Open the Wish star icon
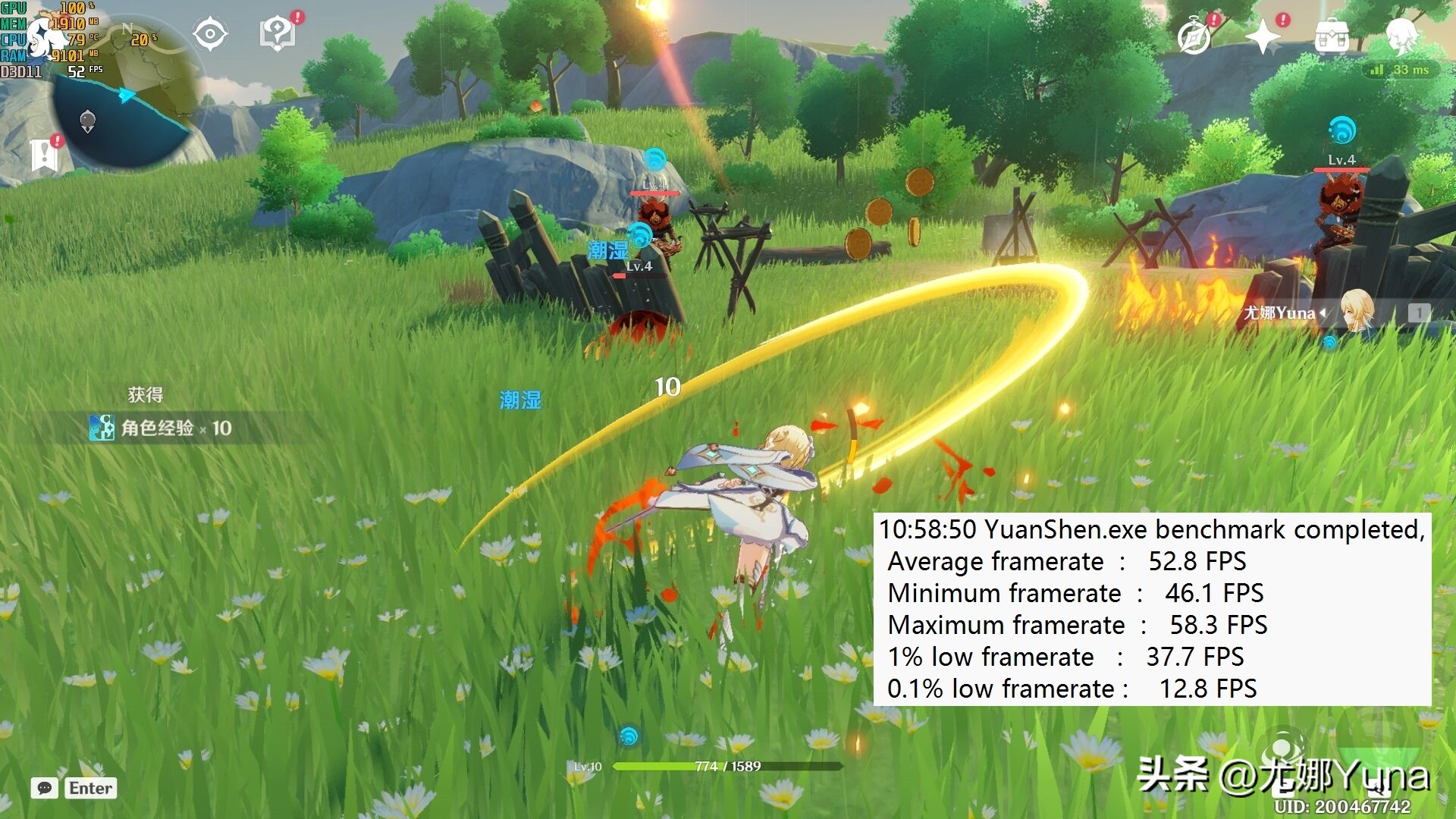Screen dimensions: 1456x819 (x=1263, y=36)
